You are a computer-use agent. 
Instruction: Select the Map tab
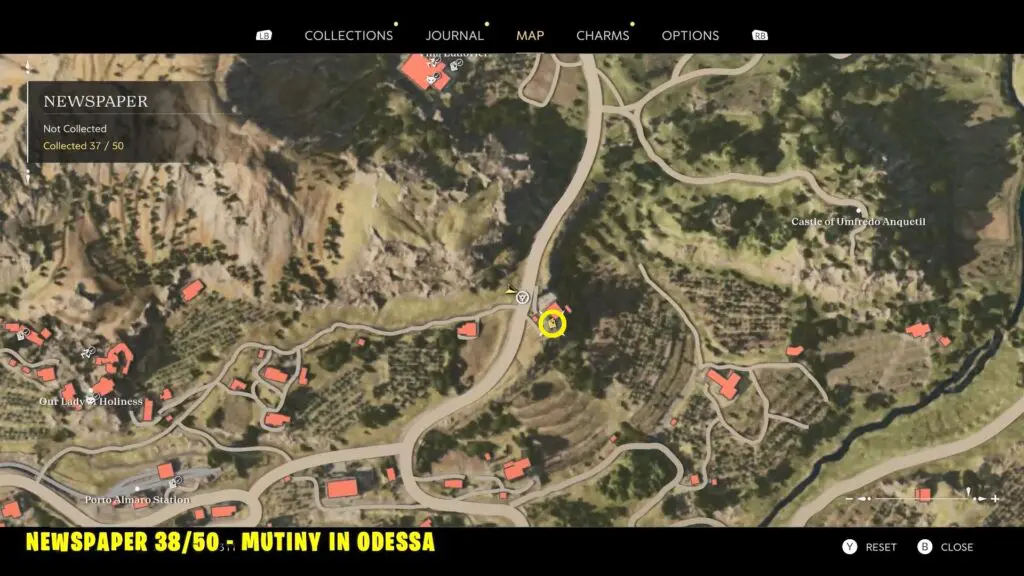[x=530, y=35]
